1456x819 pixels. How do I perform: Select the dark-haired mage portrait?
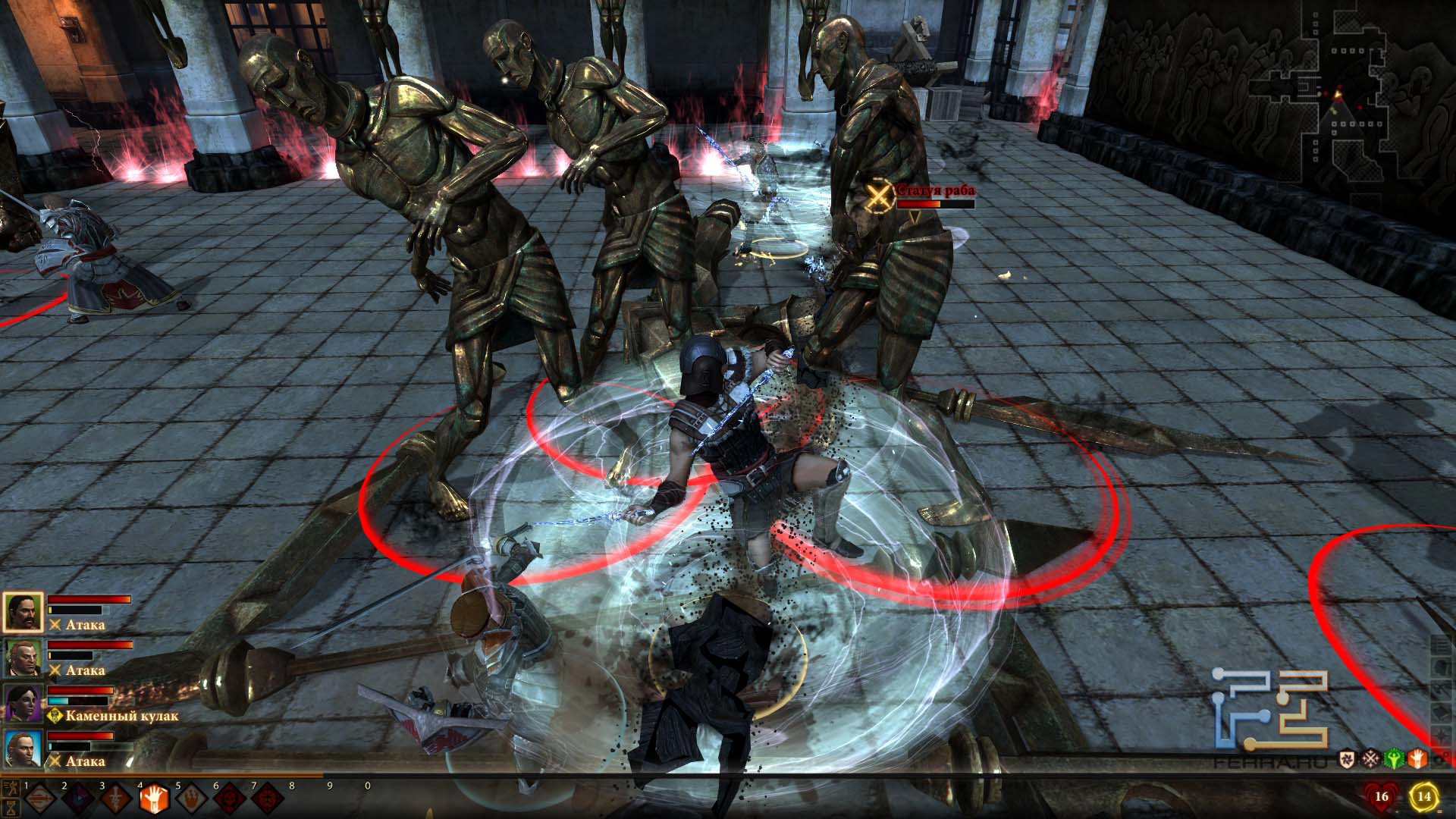(x=23, y=703)
